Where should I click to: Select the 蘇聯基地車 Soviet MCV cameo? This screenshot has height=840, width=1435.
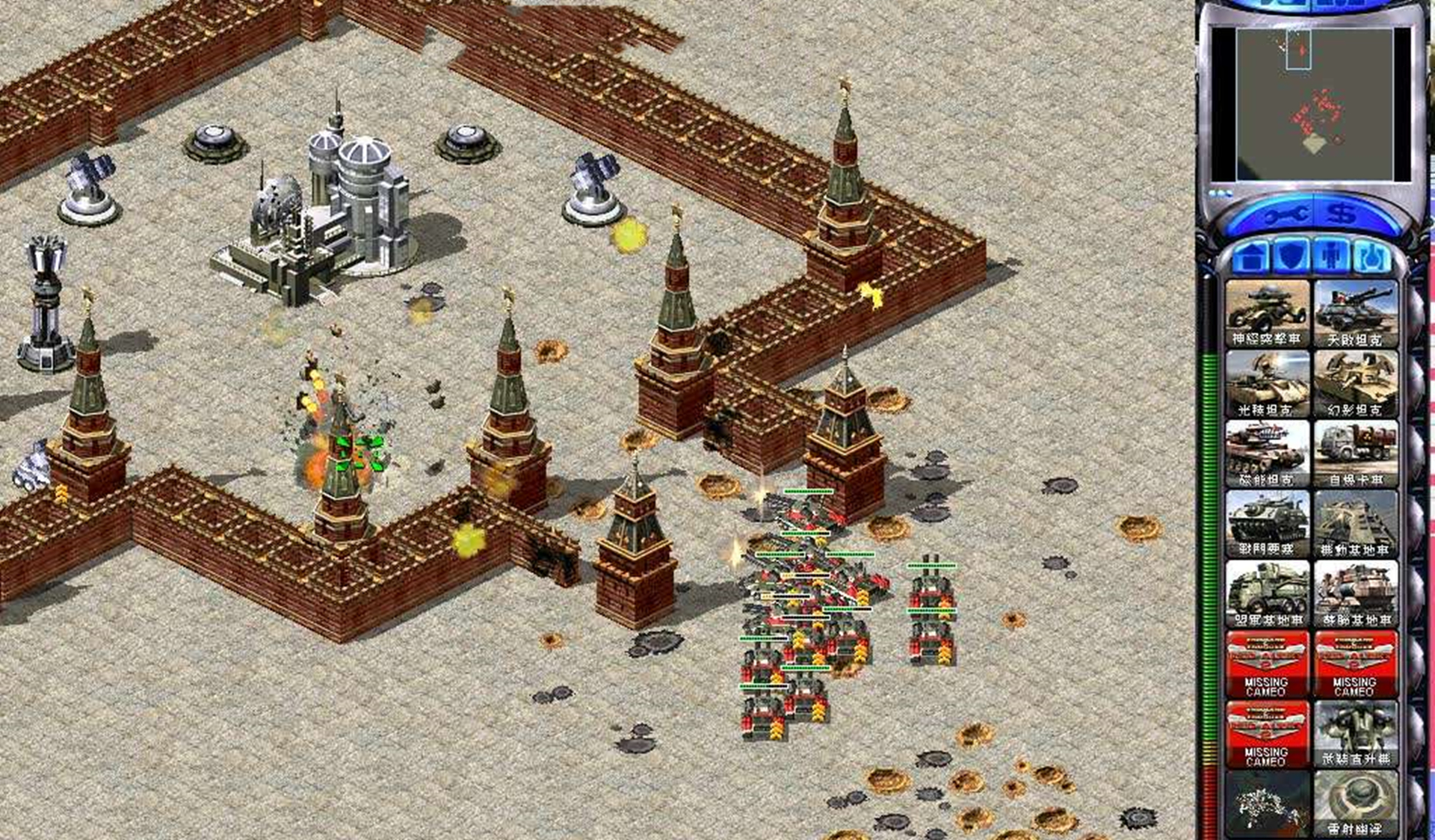1355,594
